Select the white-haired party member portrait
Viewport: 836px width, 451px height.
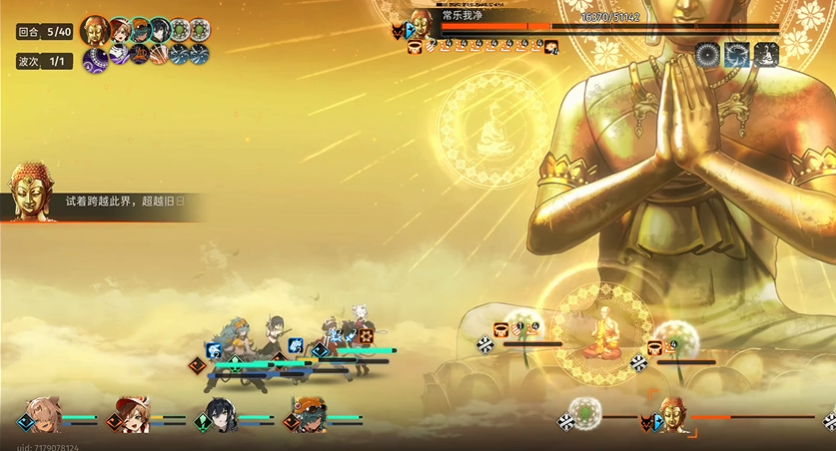(43, 414)
